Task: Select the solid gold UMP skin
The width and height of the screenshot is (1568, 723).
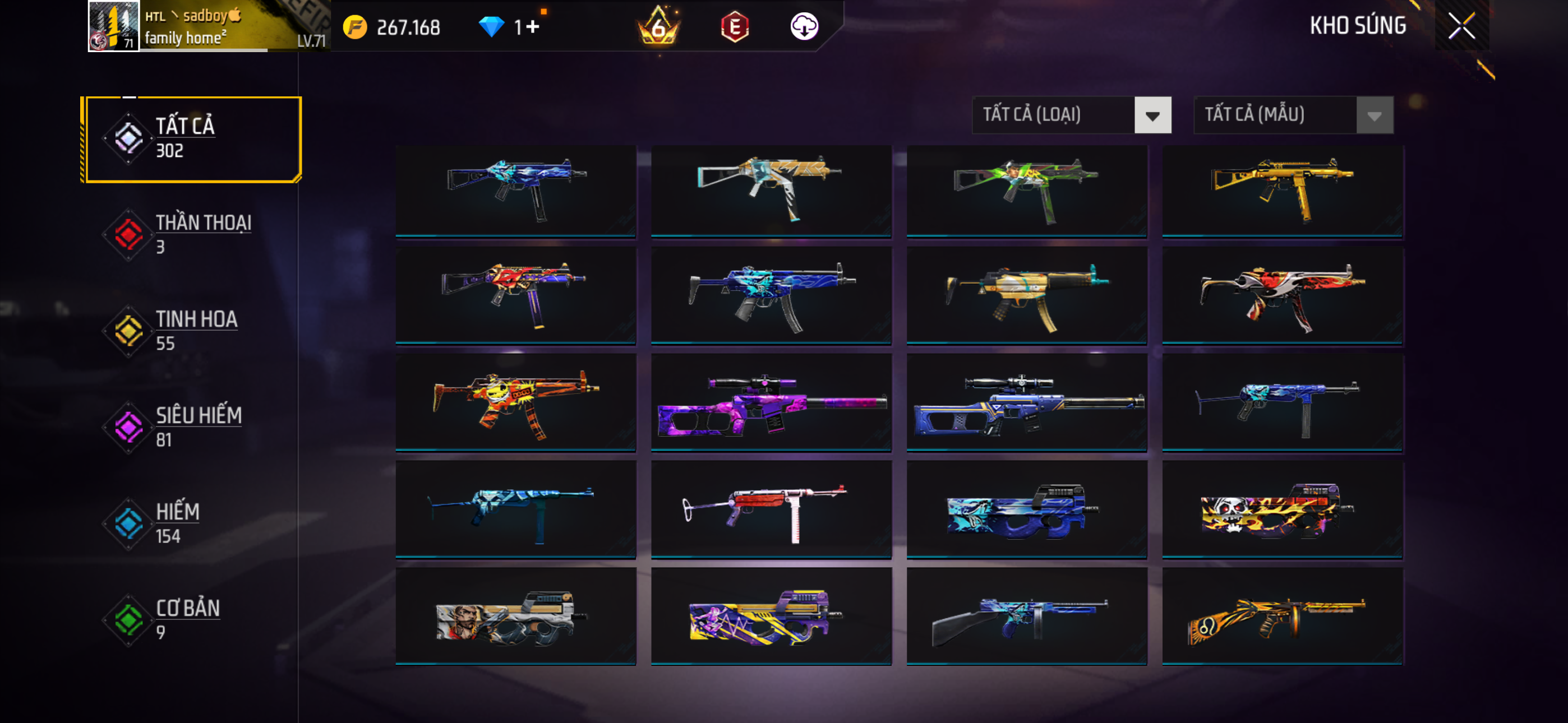Action: point(1282,191)
